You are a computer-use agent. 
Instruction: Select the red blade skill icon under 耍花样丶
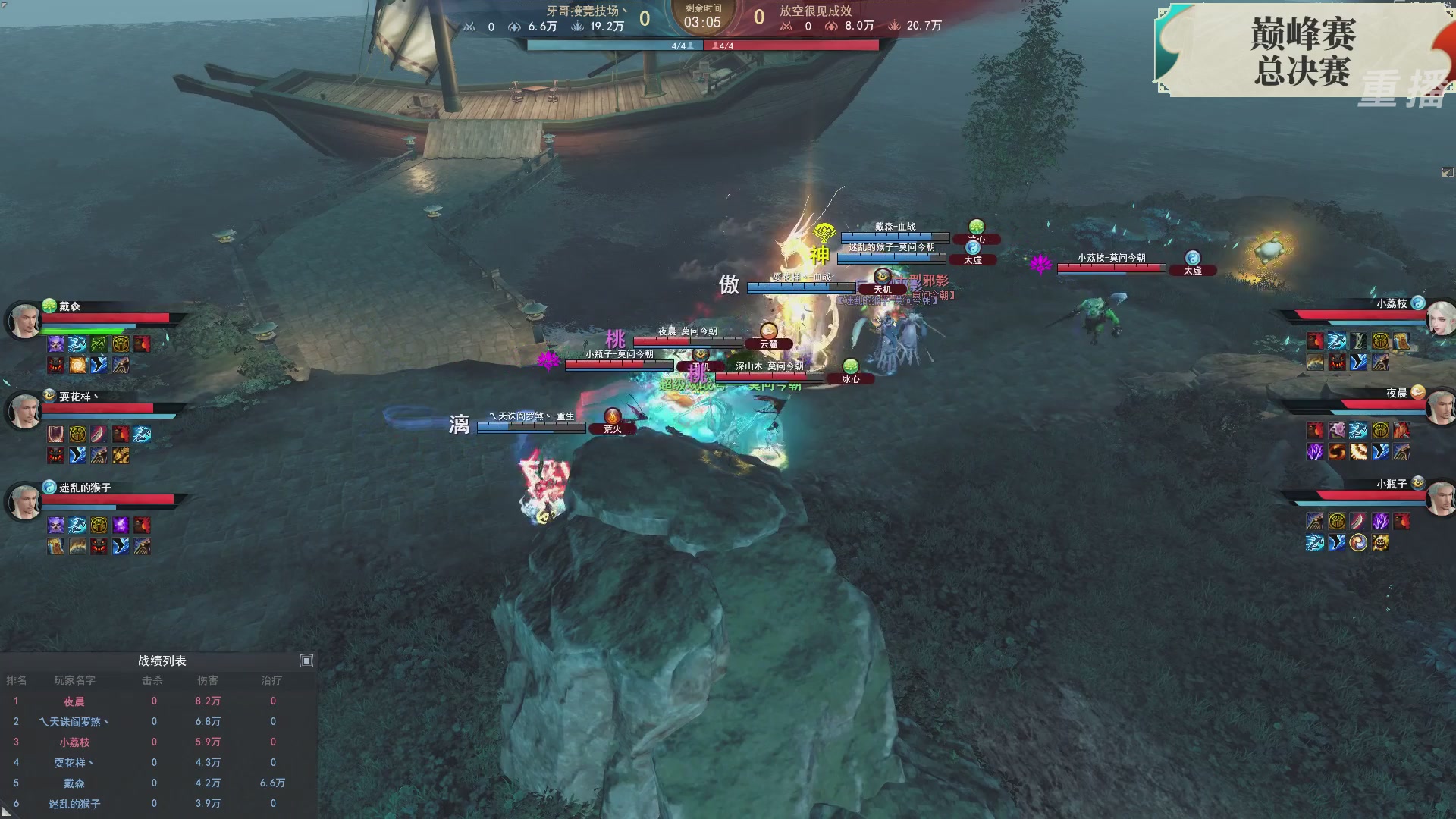tap(99, 434)
